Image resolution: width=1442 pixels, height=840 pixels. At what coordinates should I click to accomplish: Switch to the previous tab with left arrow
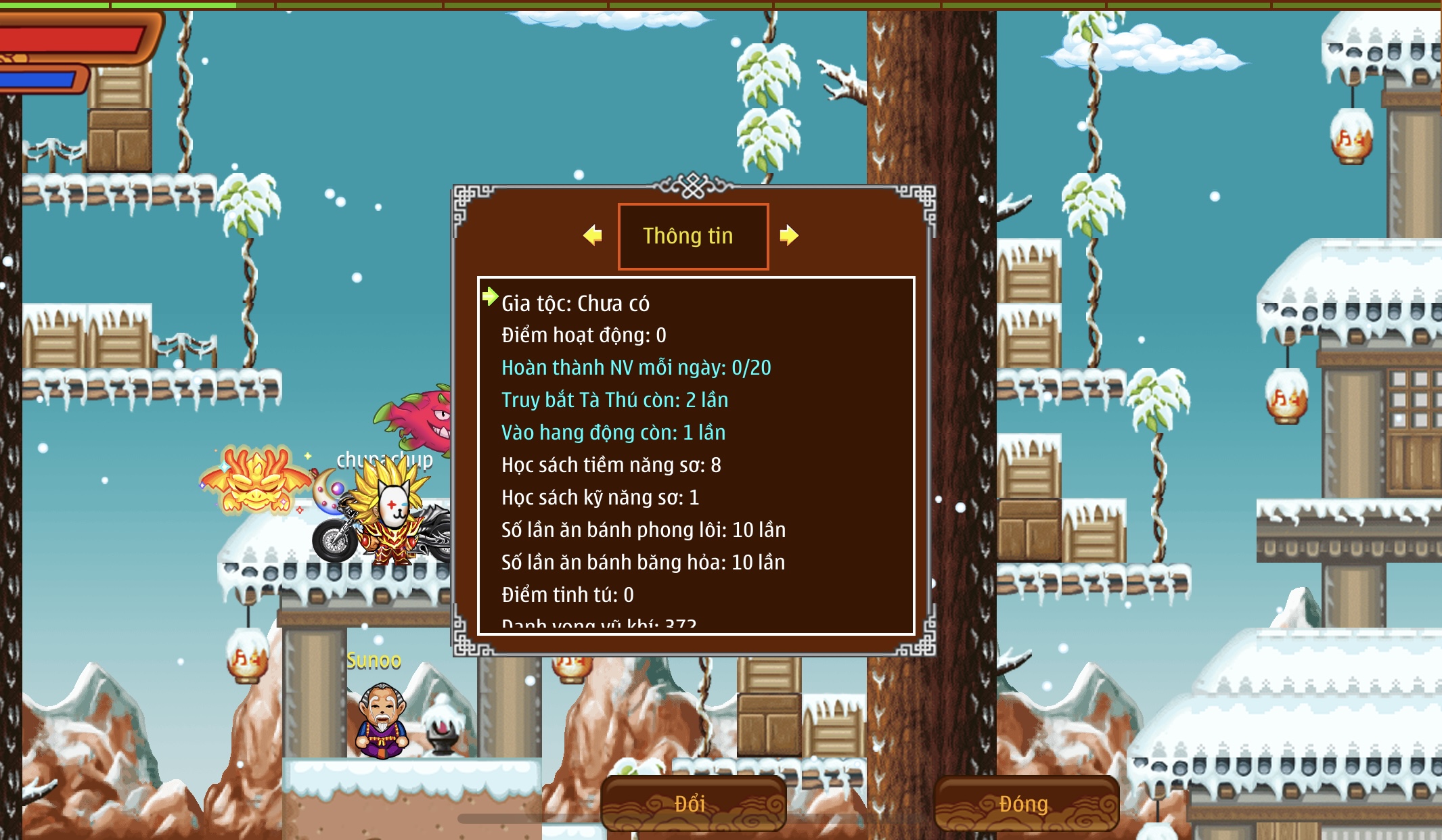coord(593,235)
